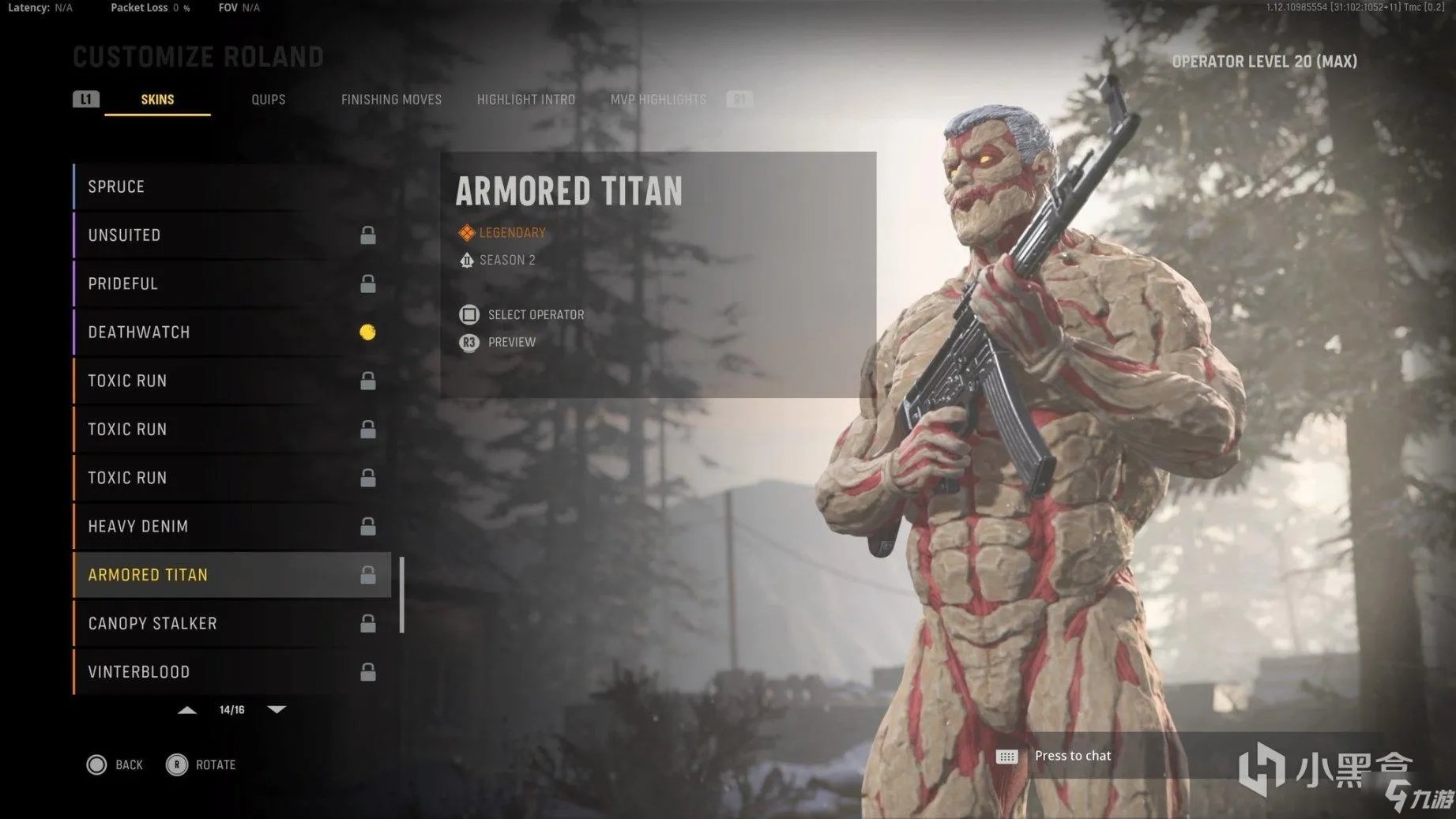
Task: Choose the Canopy Stalker skin
Action: coord(231,624)
